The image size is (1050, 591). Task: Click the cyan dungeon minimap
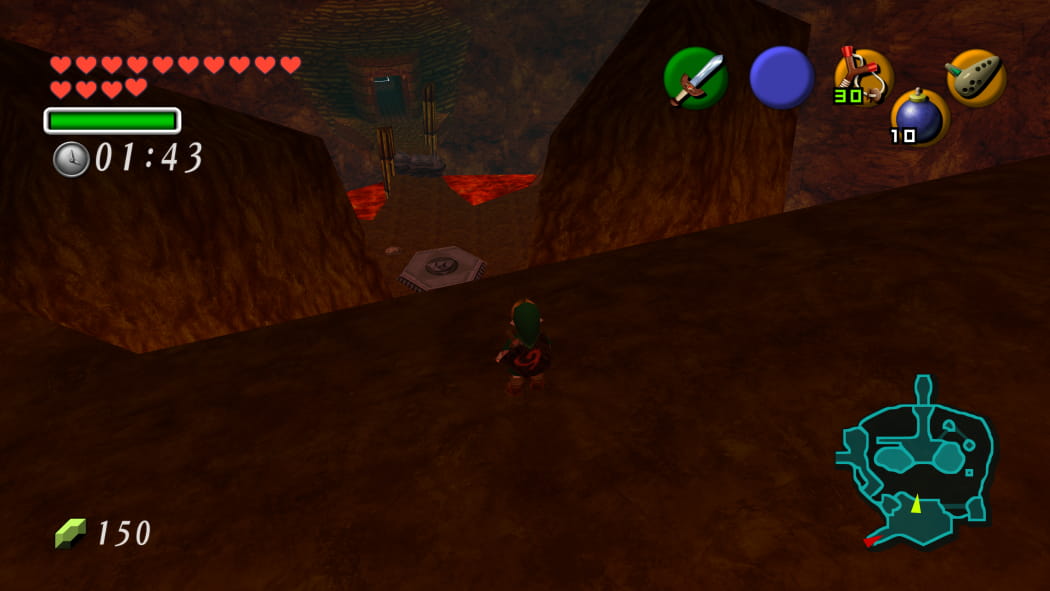coord(918,461)
